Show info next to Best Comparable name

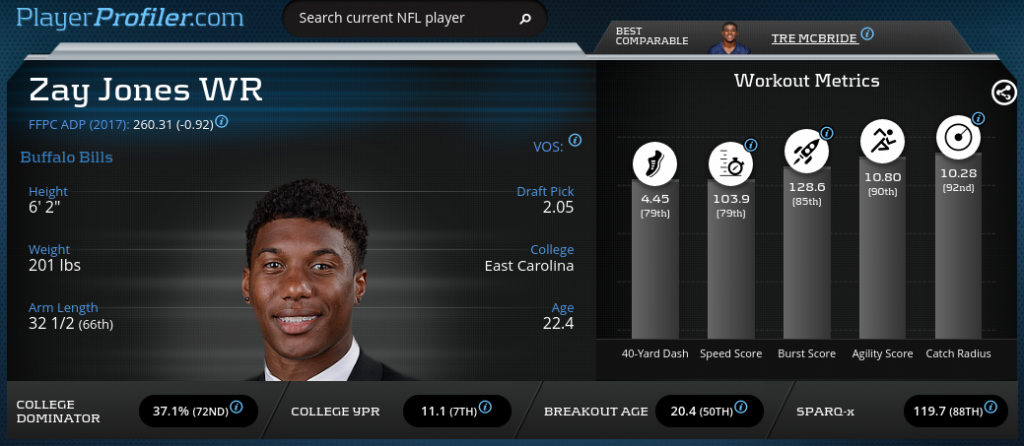tap(867, 33)
